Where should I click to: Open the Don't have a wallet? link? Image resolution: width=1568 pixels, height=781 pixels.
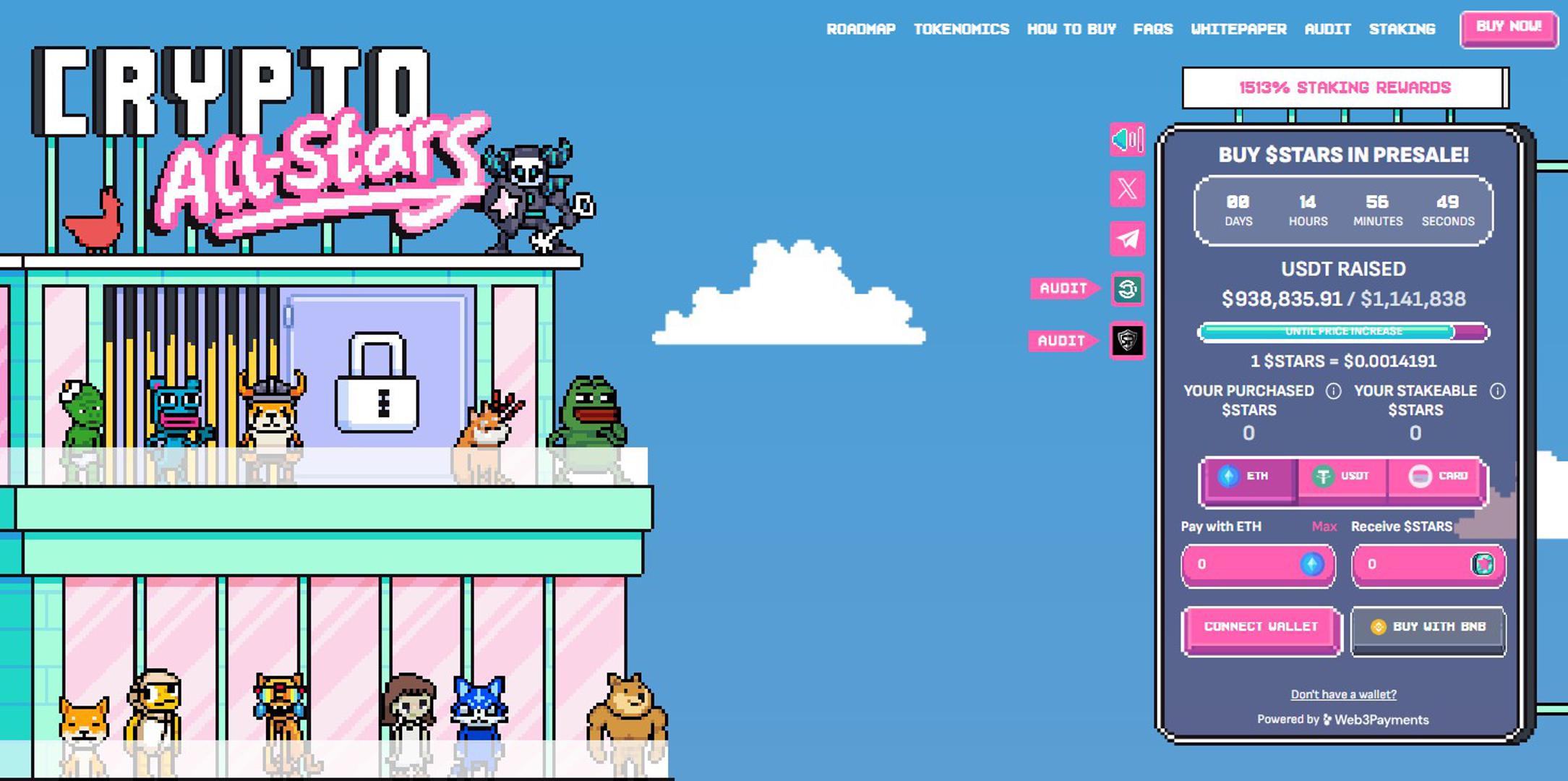pos(1343,694)
